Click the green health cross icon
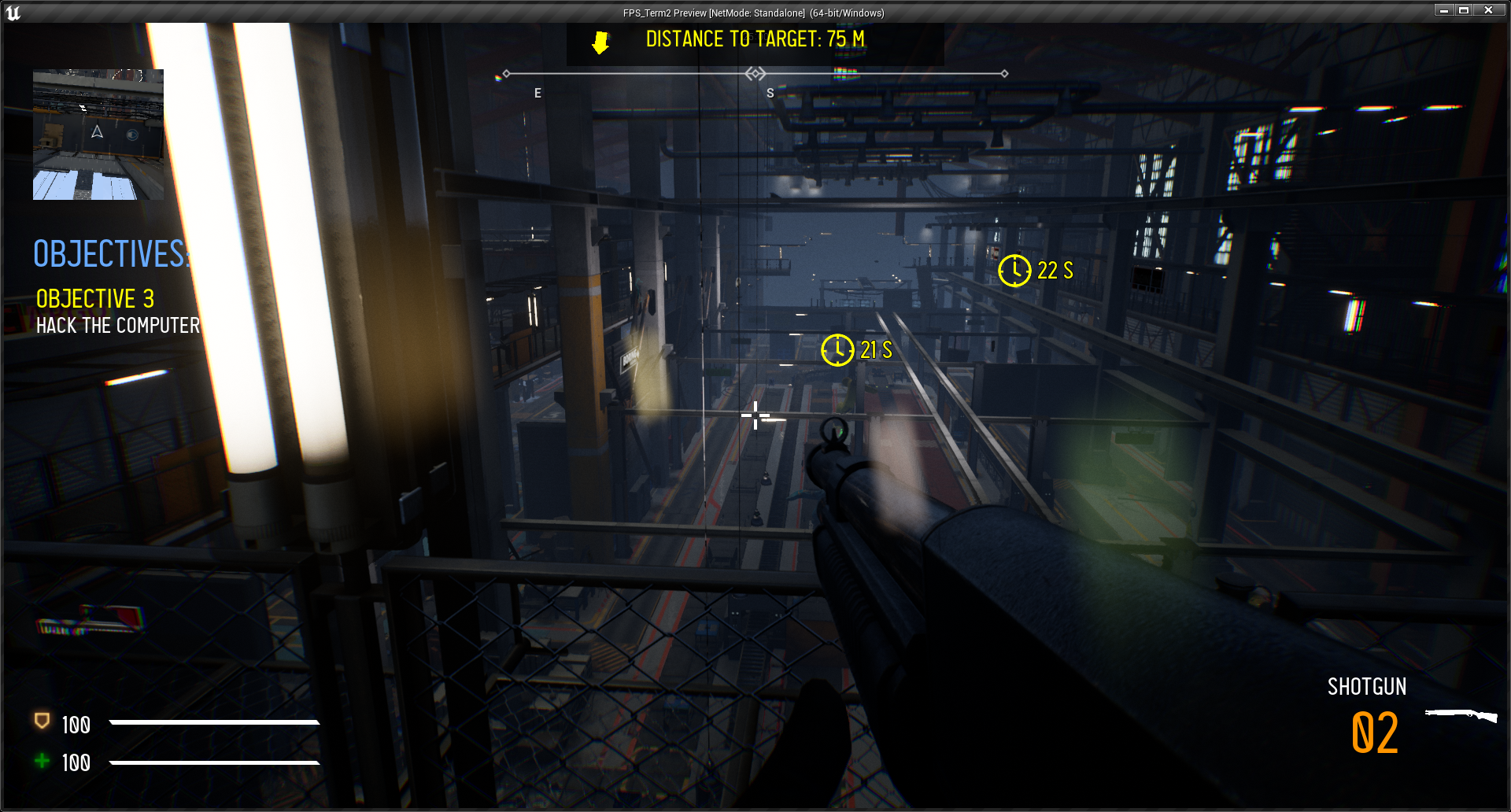The image size is (1511, 812). coord(42,761)
